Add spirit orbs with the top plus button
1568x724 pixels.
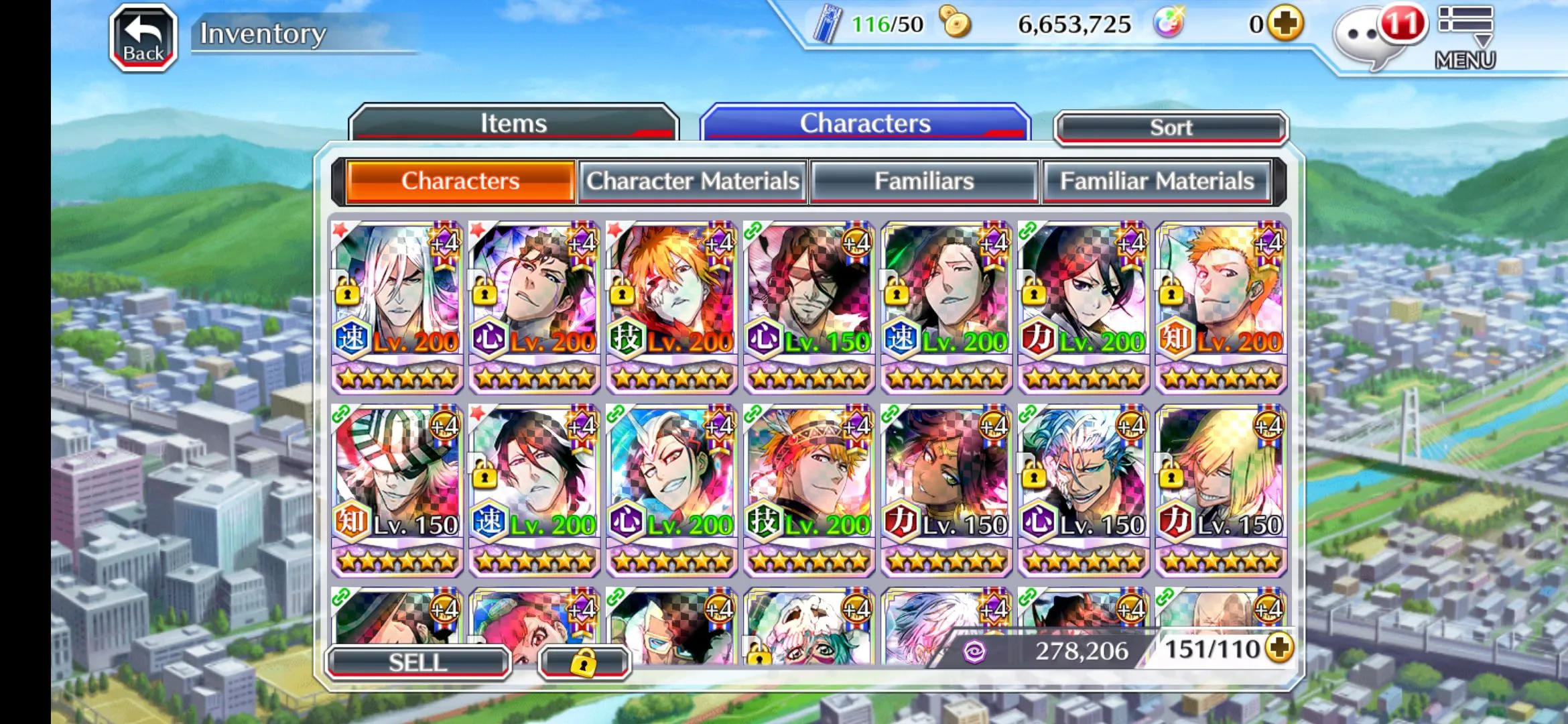tap(1285, 24)
